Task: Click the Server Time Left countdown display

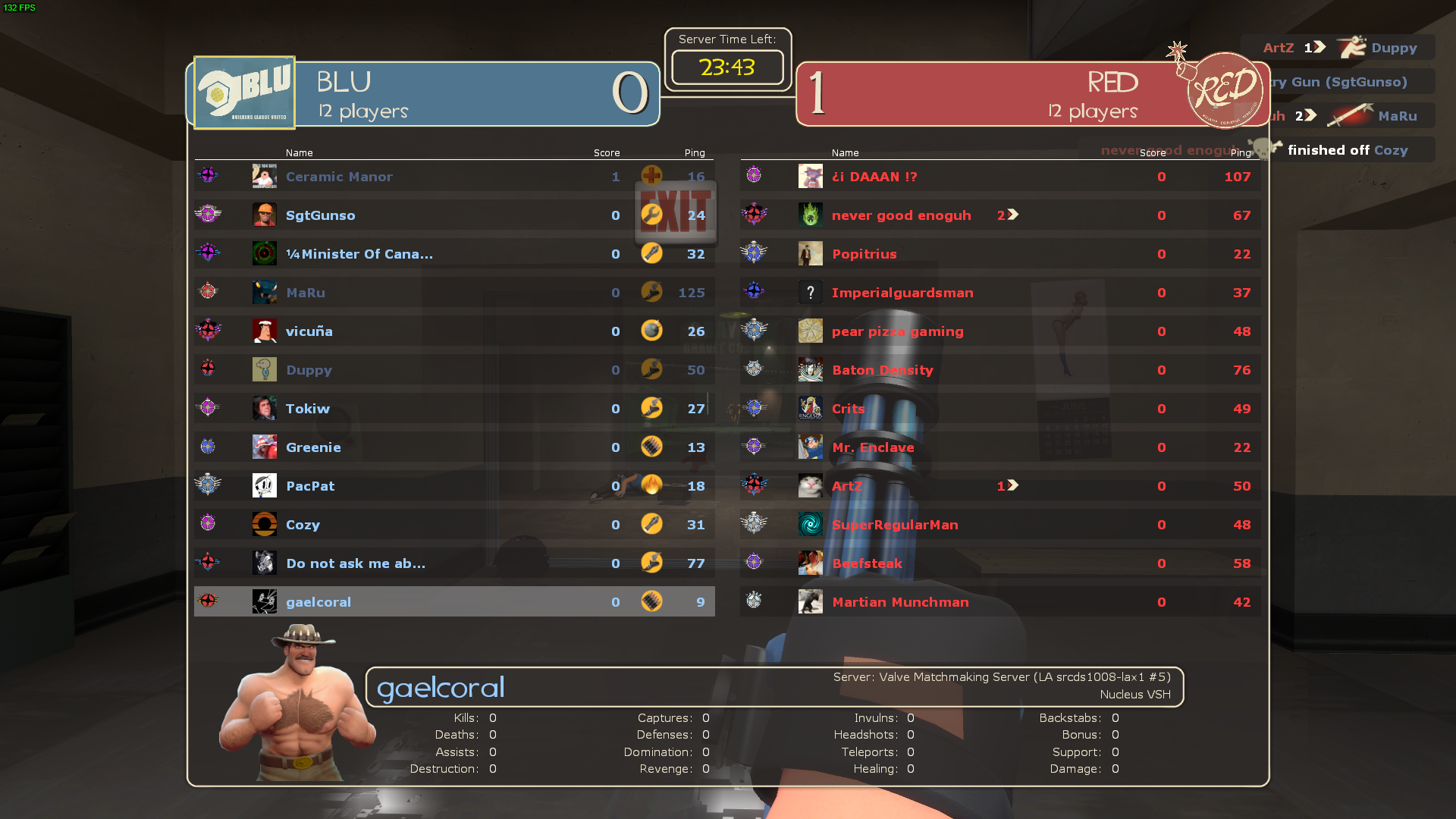Action: [726, 67]
